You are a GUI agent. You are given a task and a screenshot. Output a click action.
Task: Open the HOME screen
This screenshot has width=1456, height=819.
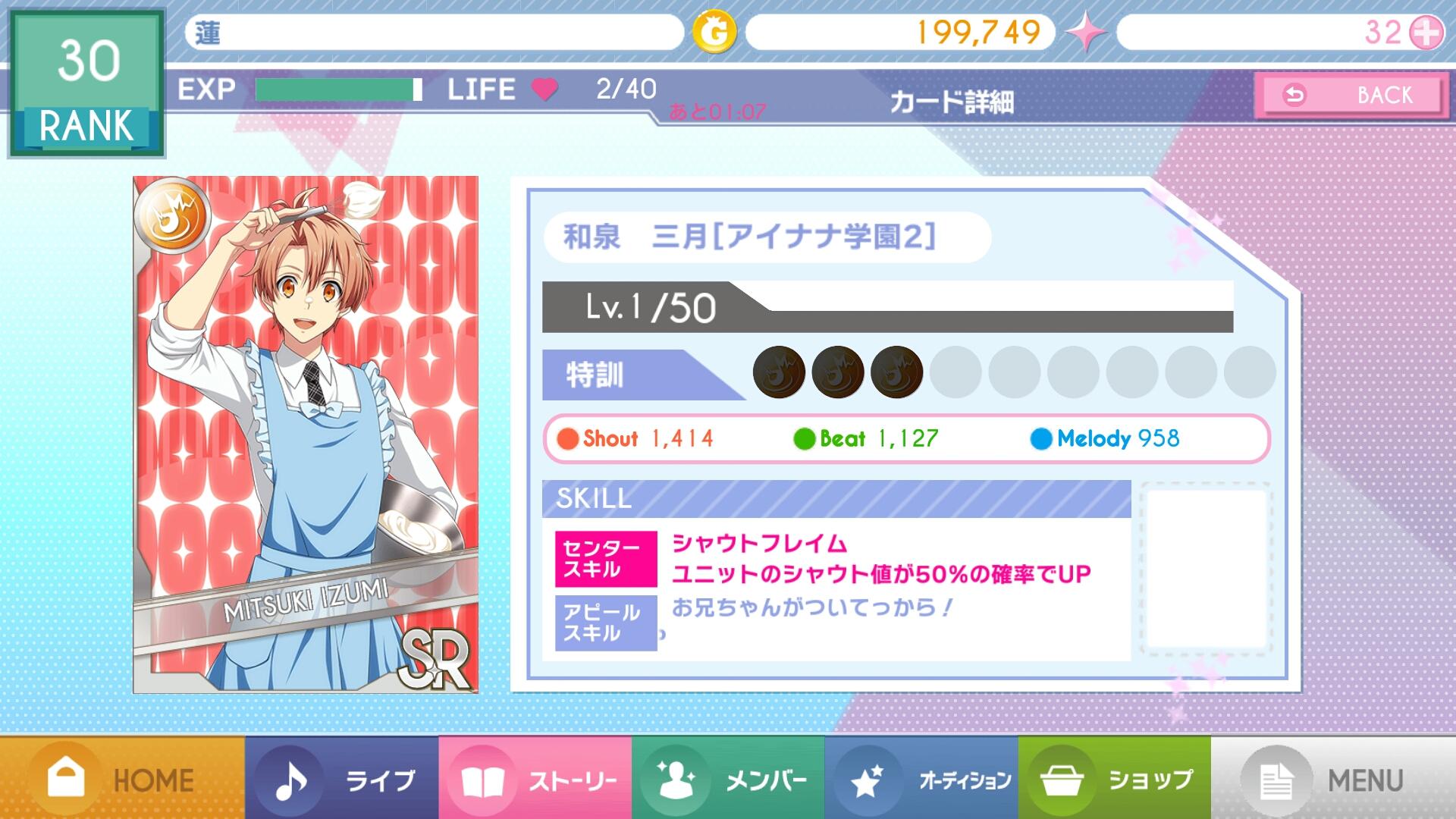(122, 779)
